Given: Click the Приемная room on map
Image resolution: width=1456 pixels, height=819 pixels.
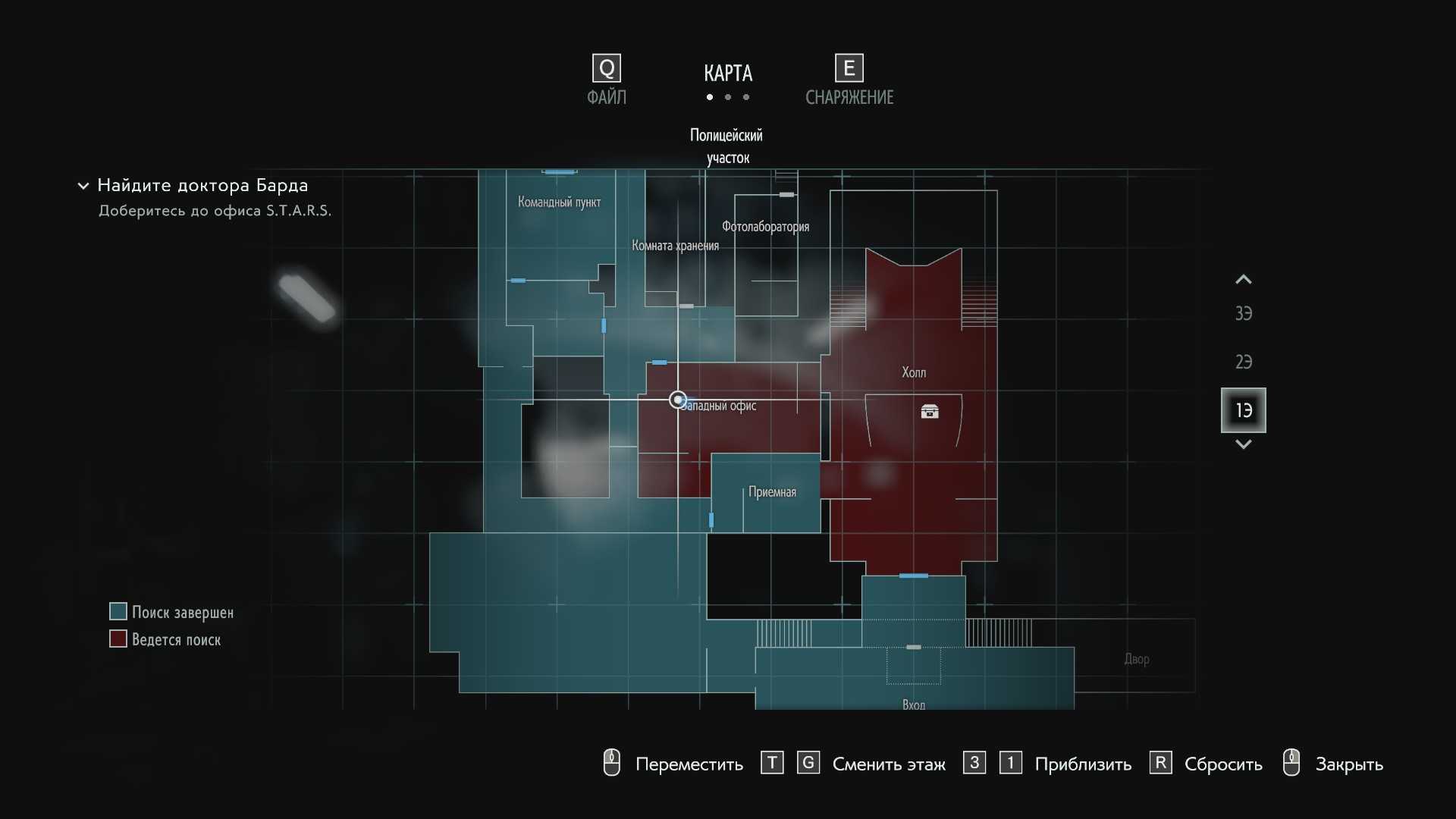Looking at the screenshot, I should (772, 492).
